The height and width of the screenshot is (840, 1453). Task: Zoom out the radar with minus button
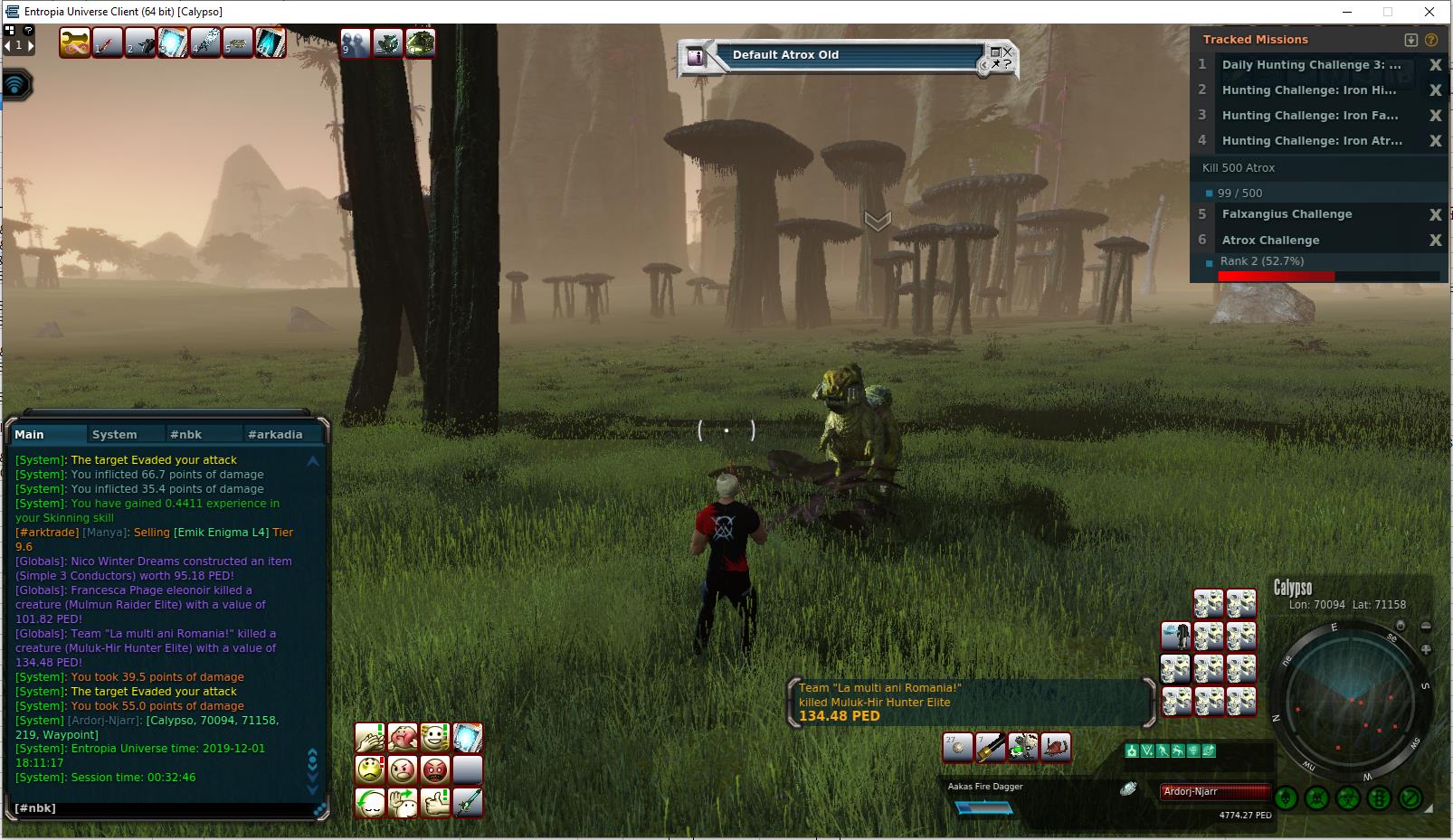coord(1426,627)
